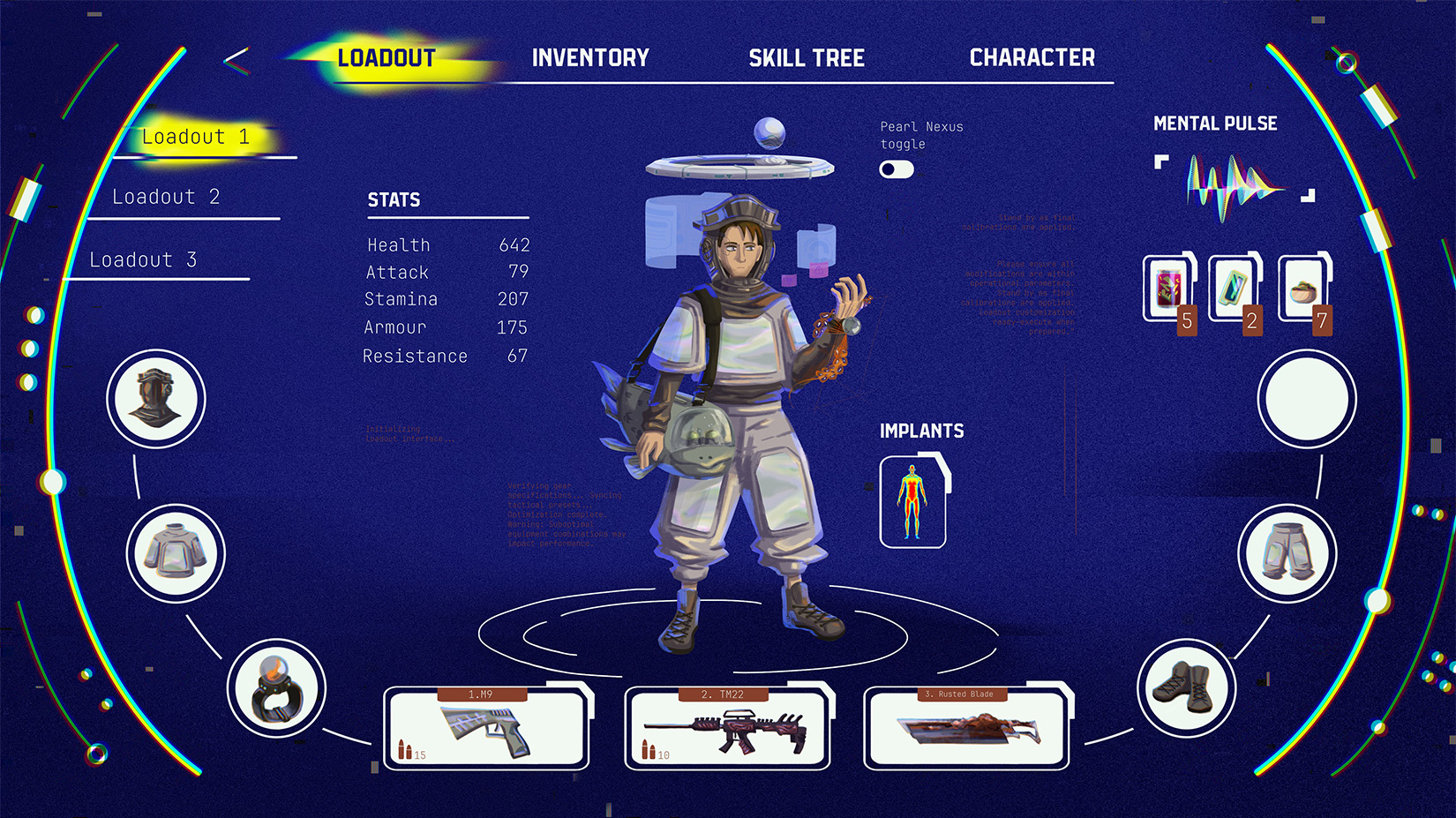Open the Skill Tree tab
The height and width of the screenshot is (818, 1456).
click(x=807, y=58)
